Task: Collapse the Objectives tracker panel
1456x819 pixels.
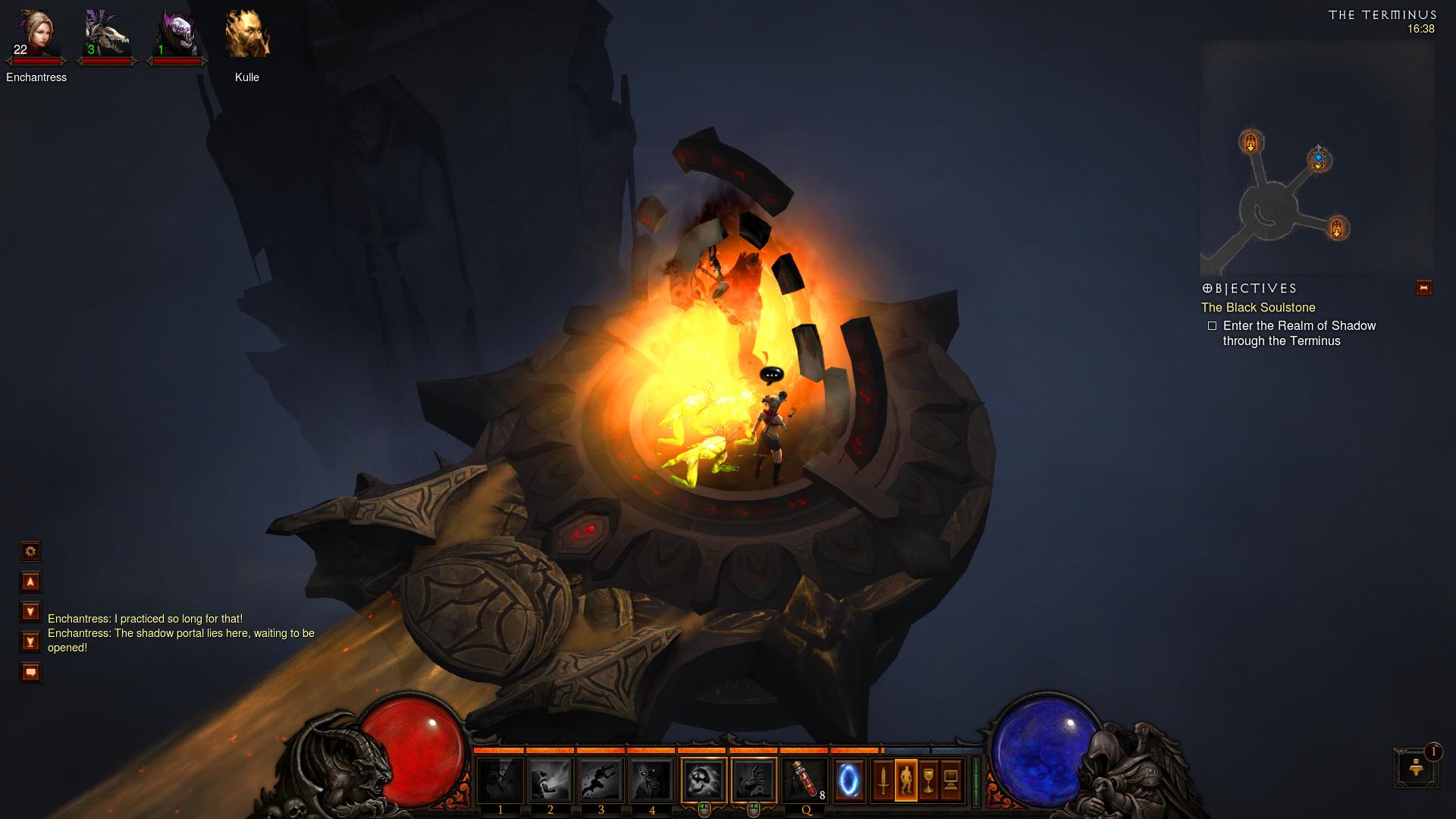Action: tap(1423, 288)
